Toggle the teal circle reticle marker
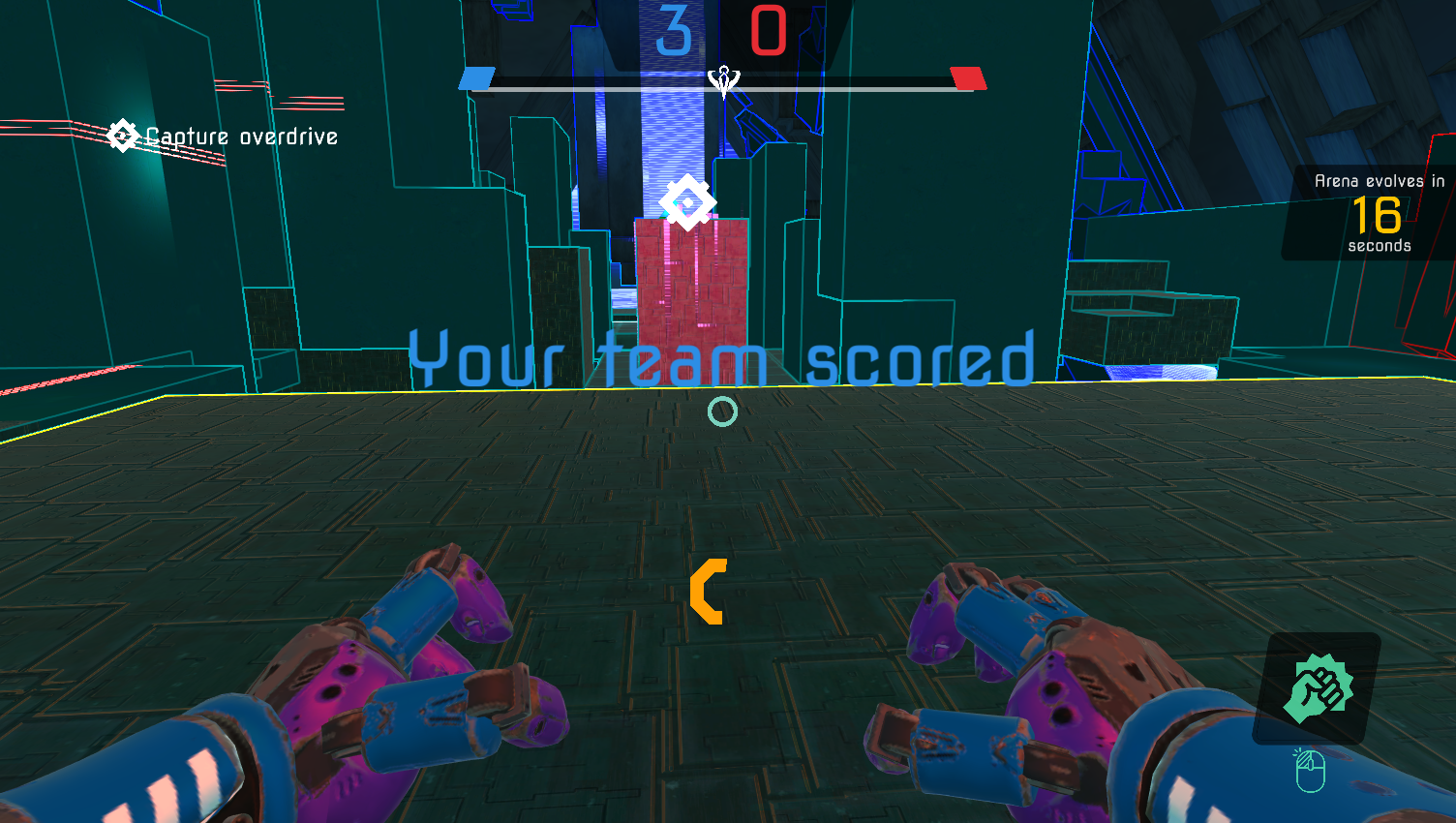The image size is (1456, 823). 722,411
